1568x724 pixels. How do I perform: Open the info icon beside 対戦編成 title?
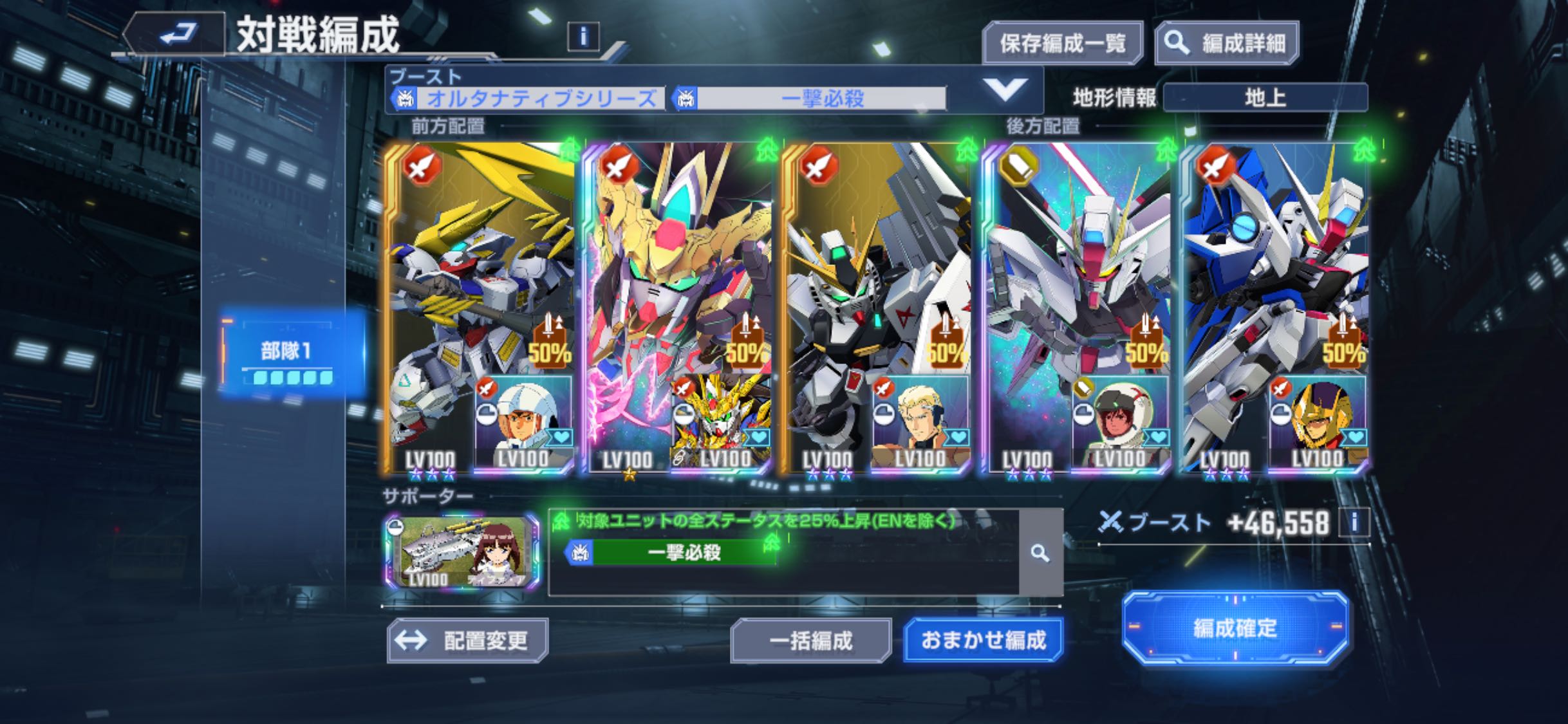pyautogui.click(x=583, y=37)
